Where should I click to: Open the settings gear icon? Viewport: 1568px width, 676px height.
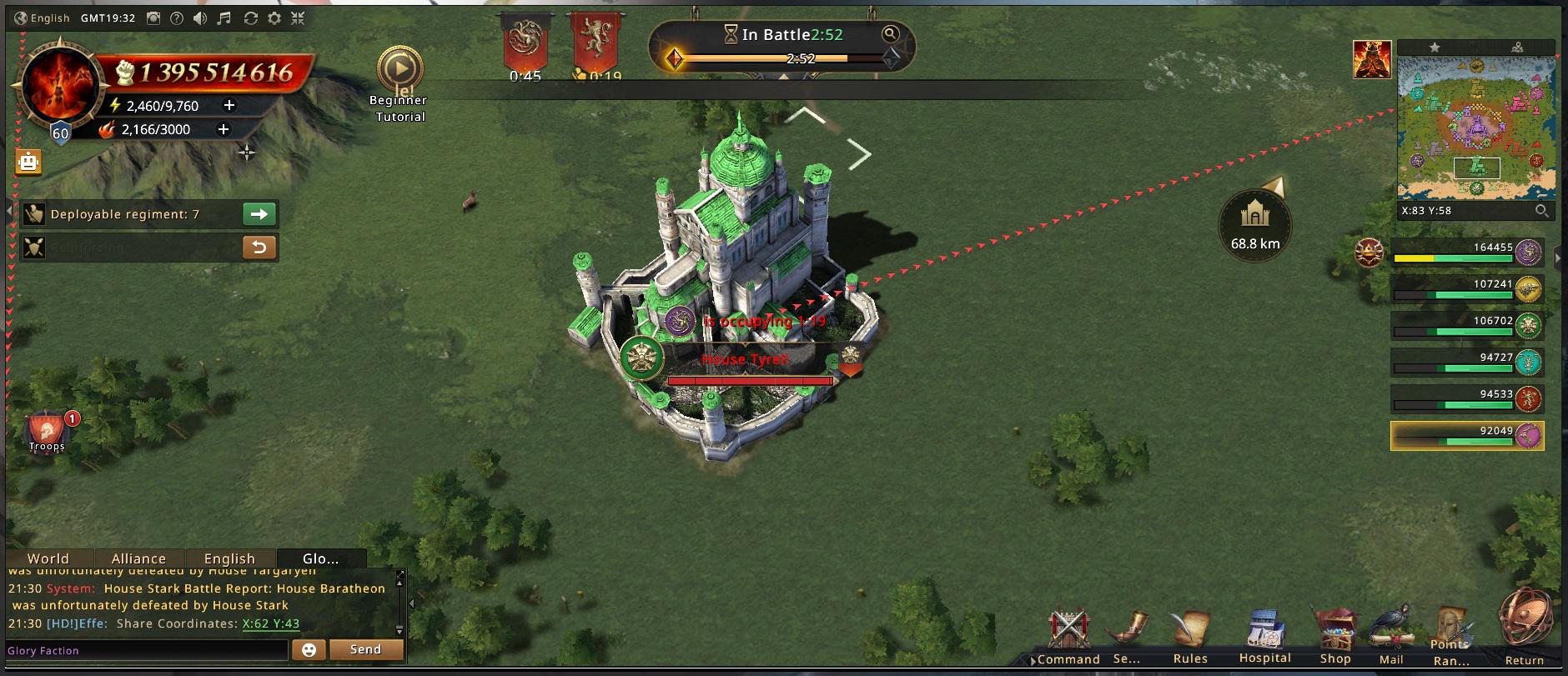click(x=274, y=18)
